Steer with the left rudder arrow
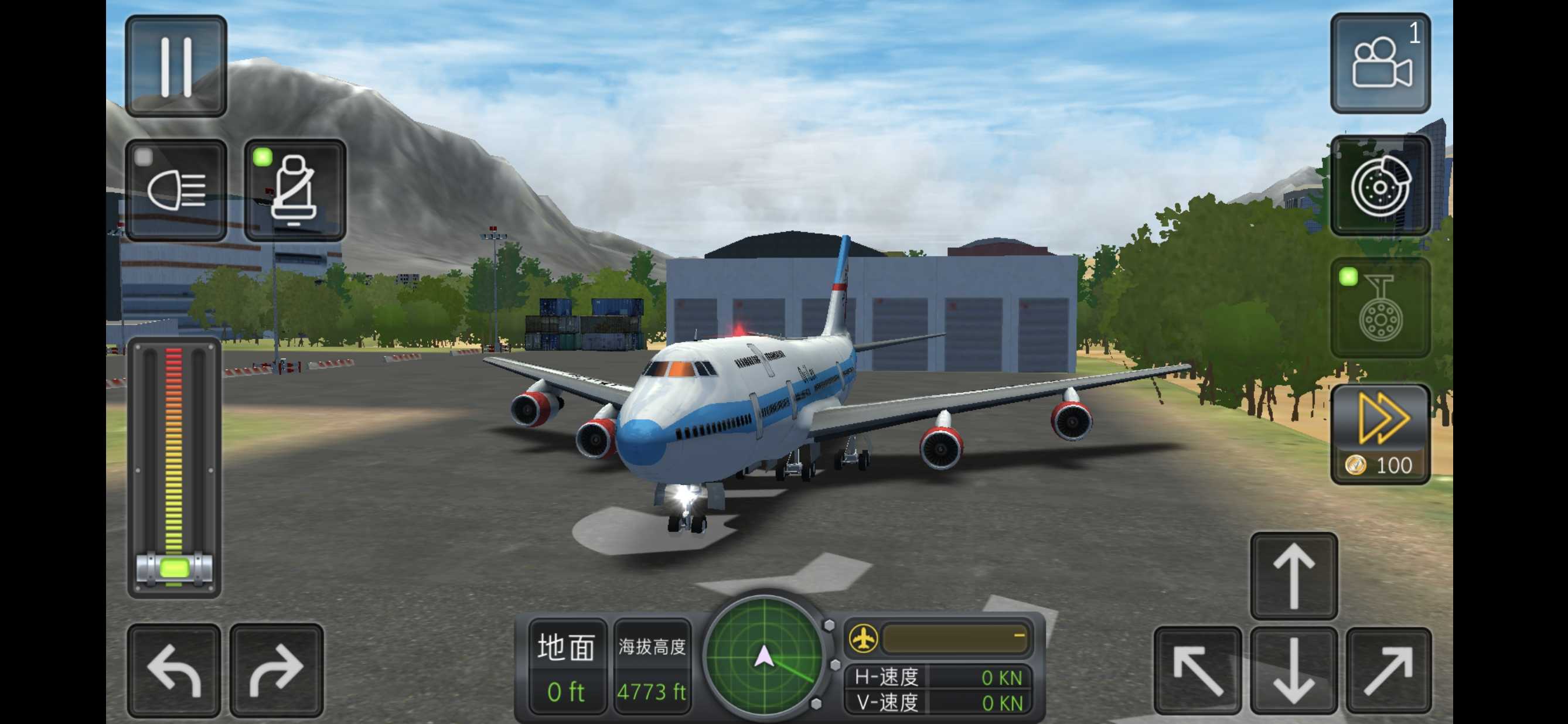 (x=174, y=671)
